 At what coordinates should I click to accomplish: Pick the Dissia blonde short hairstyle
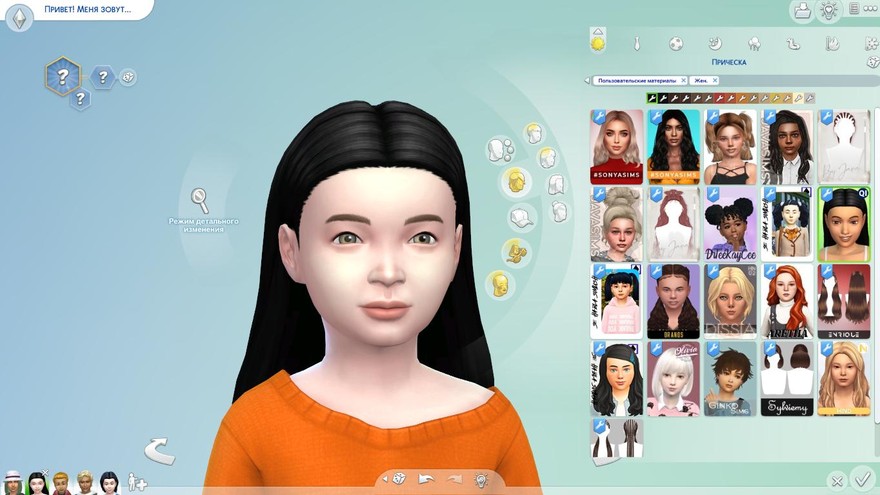[x=730, y=301]
